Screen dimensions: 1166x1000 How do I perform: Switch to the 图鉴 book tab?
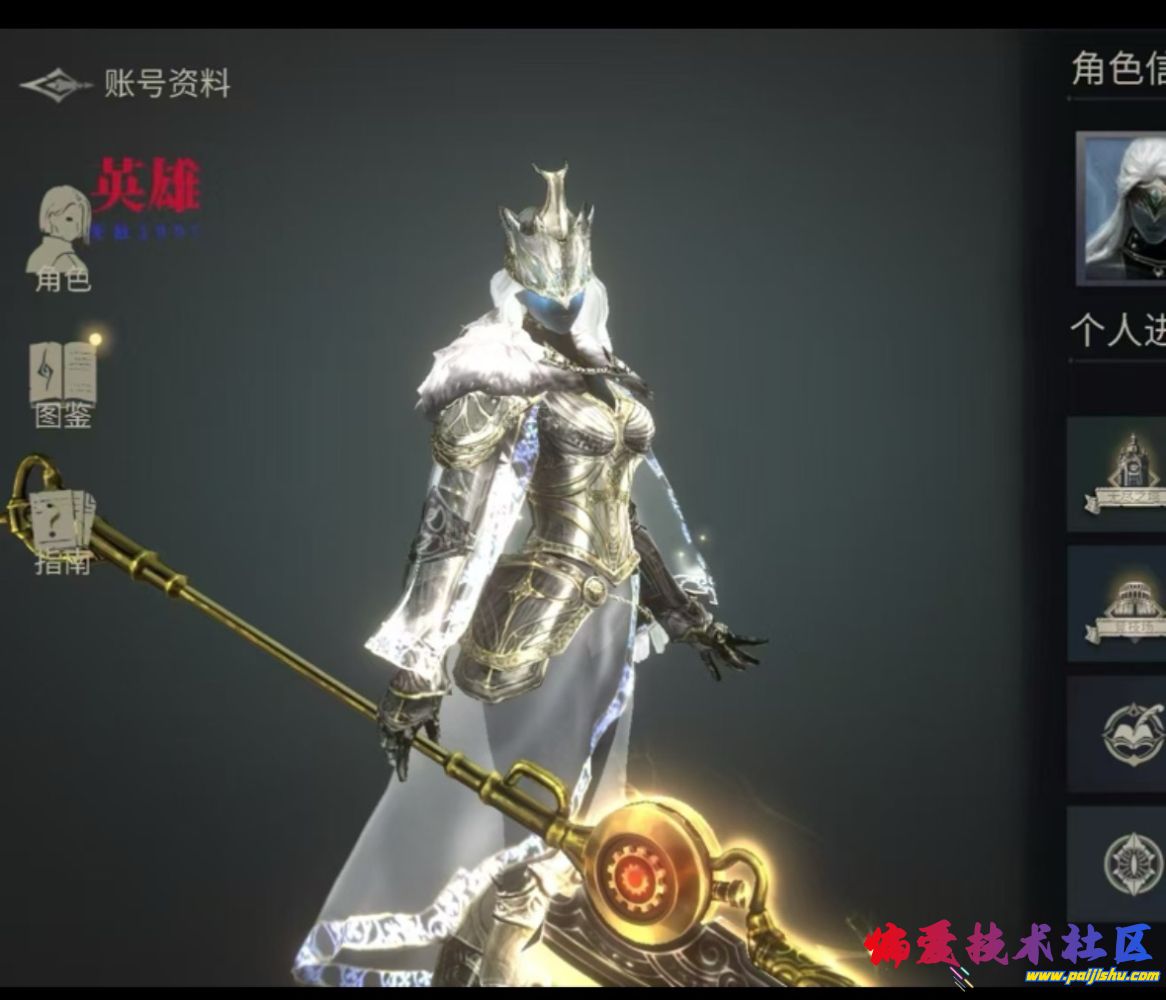tap(63, 383)
